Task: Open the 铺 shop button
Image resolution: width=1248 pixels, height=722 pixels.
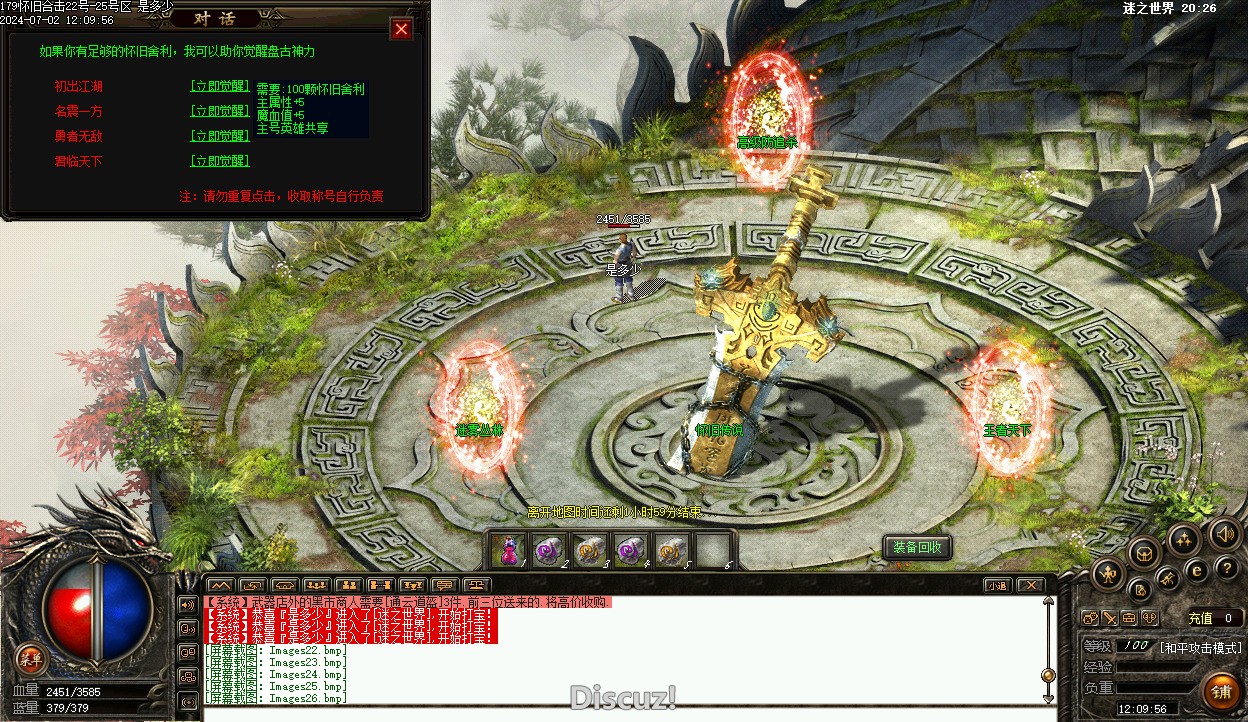Action: 1221,691
